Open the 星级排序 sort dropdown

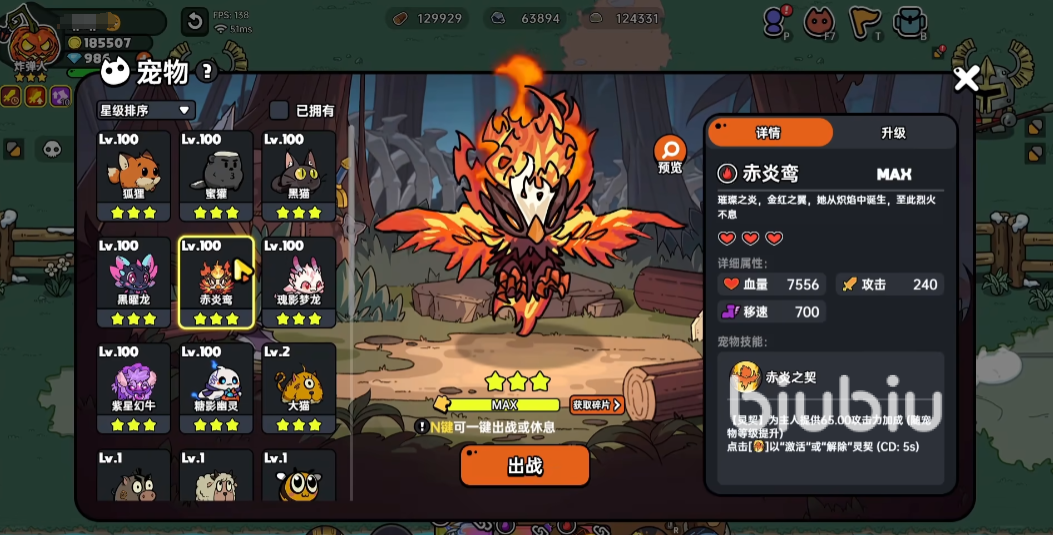(x=145, y=110)
